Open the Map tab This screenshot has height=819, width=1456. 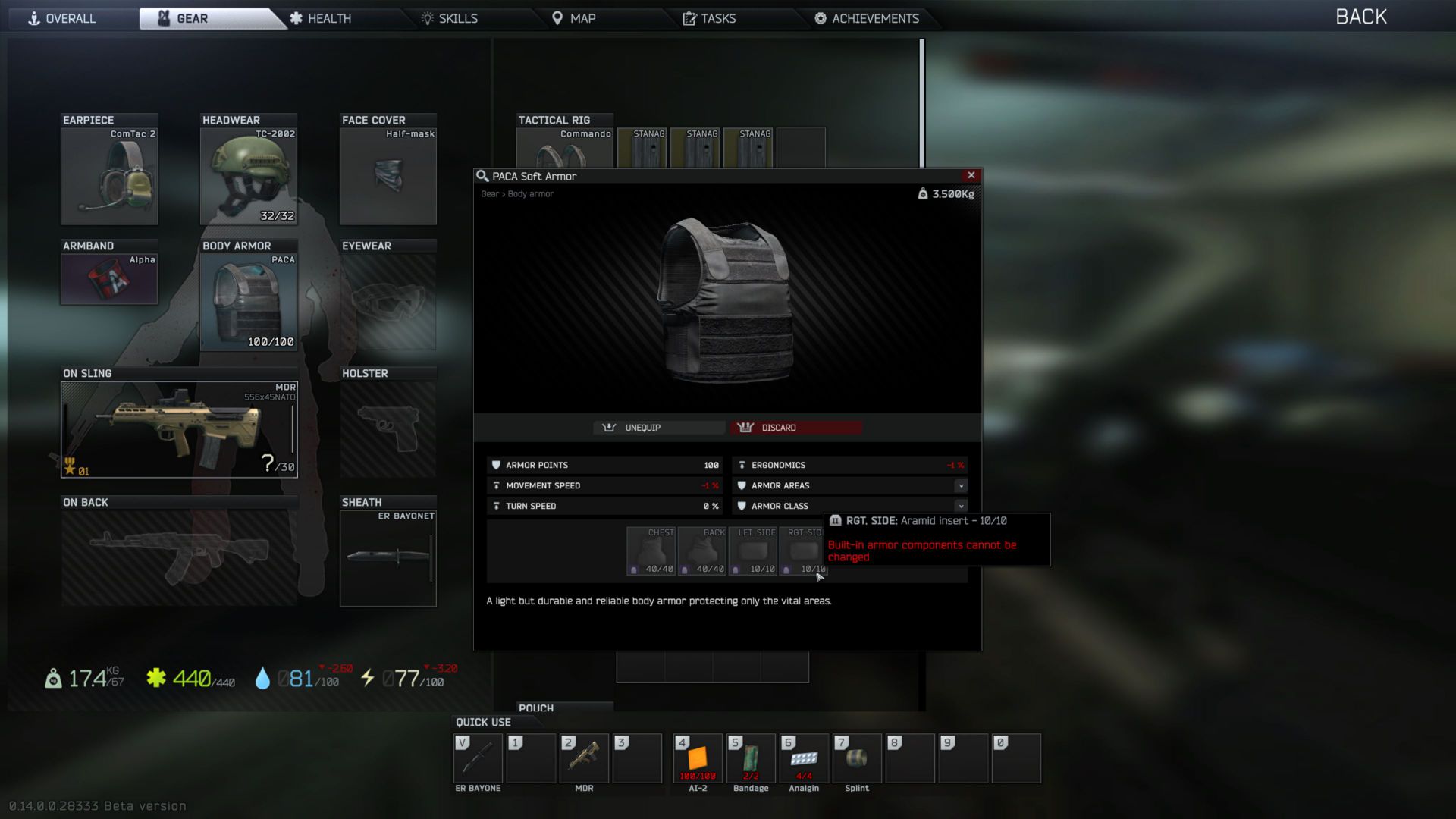(573, 18)
